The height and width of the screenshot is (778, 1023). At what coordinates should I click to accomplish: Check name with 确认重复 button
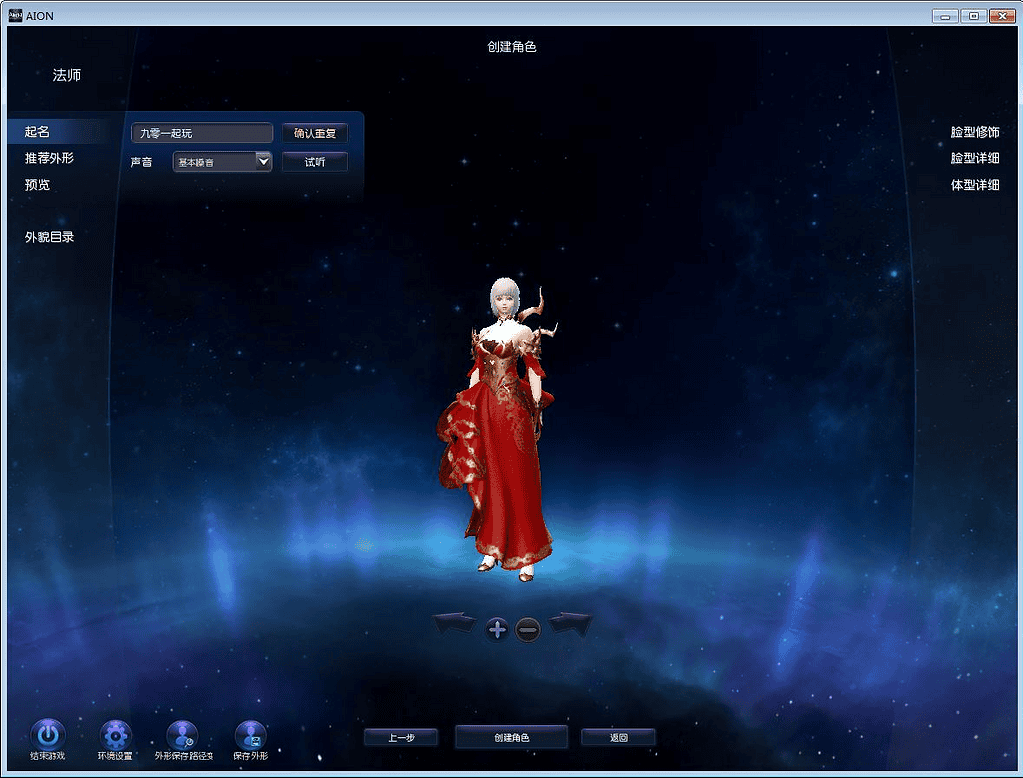coord(314,133)
